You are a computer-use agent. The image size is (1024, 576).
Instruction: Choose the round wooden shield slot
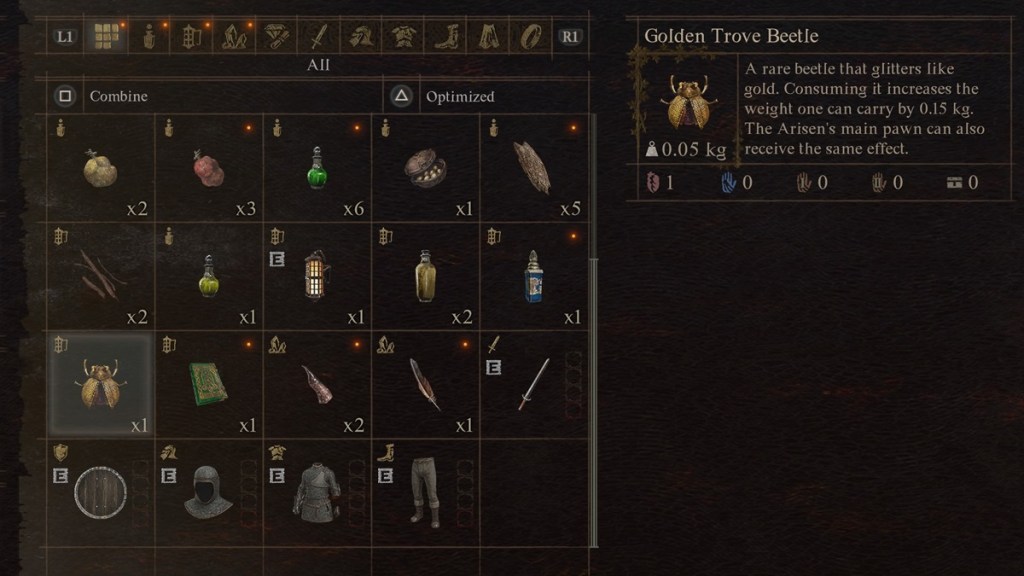click(x=101, y=492)
